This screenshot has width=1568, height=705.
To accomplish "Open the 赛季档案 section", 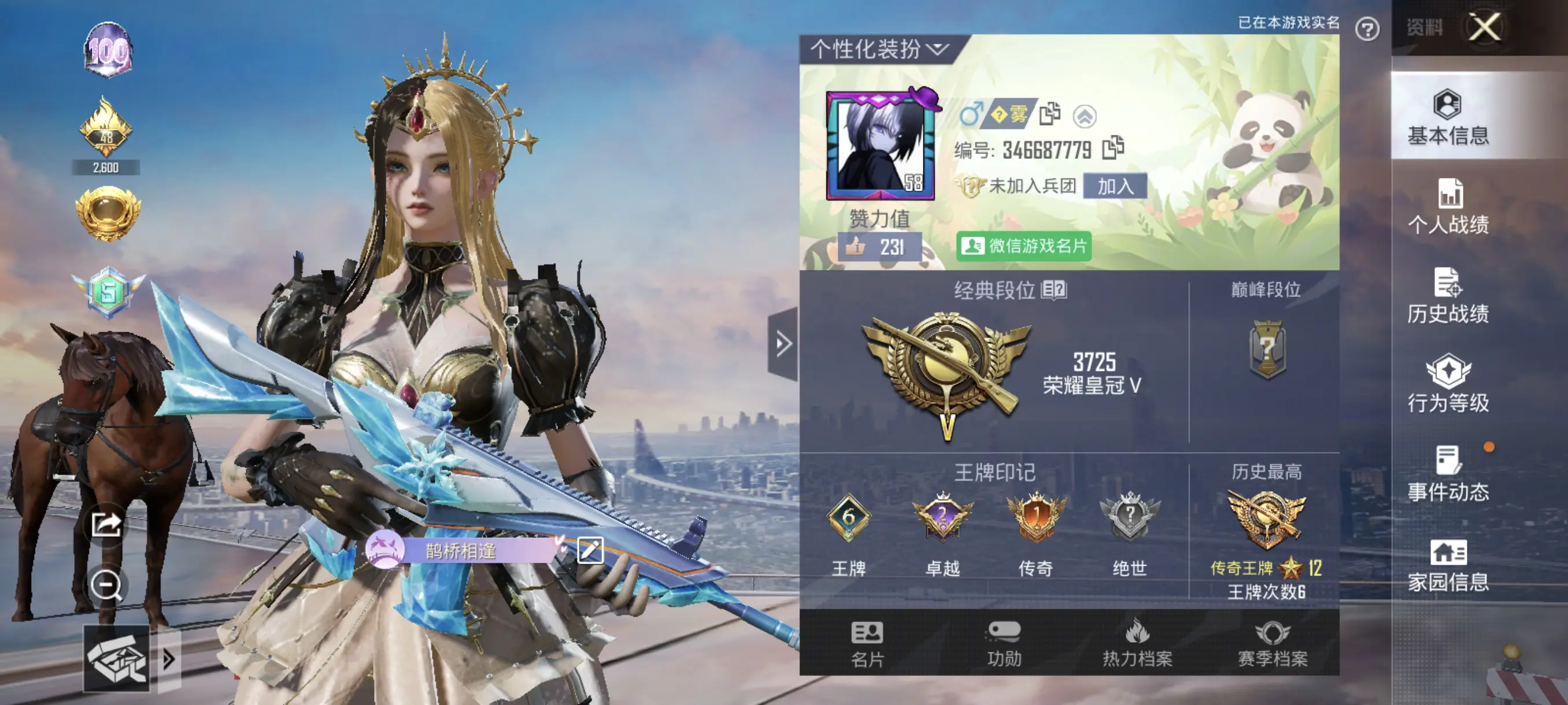I will pos(1272,644).
